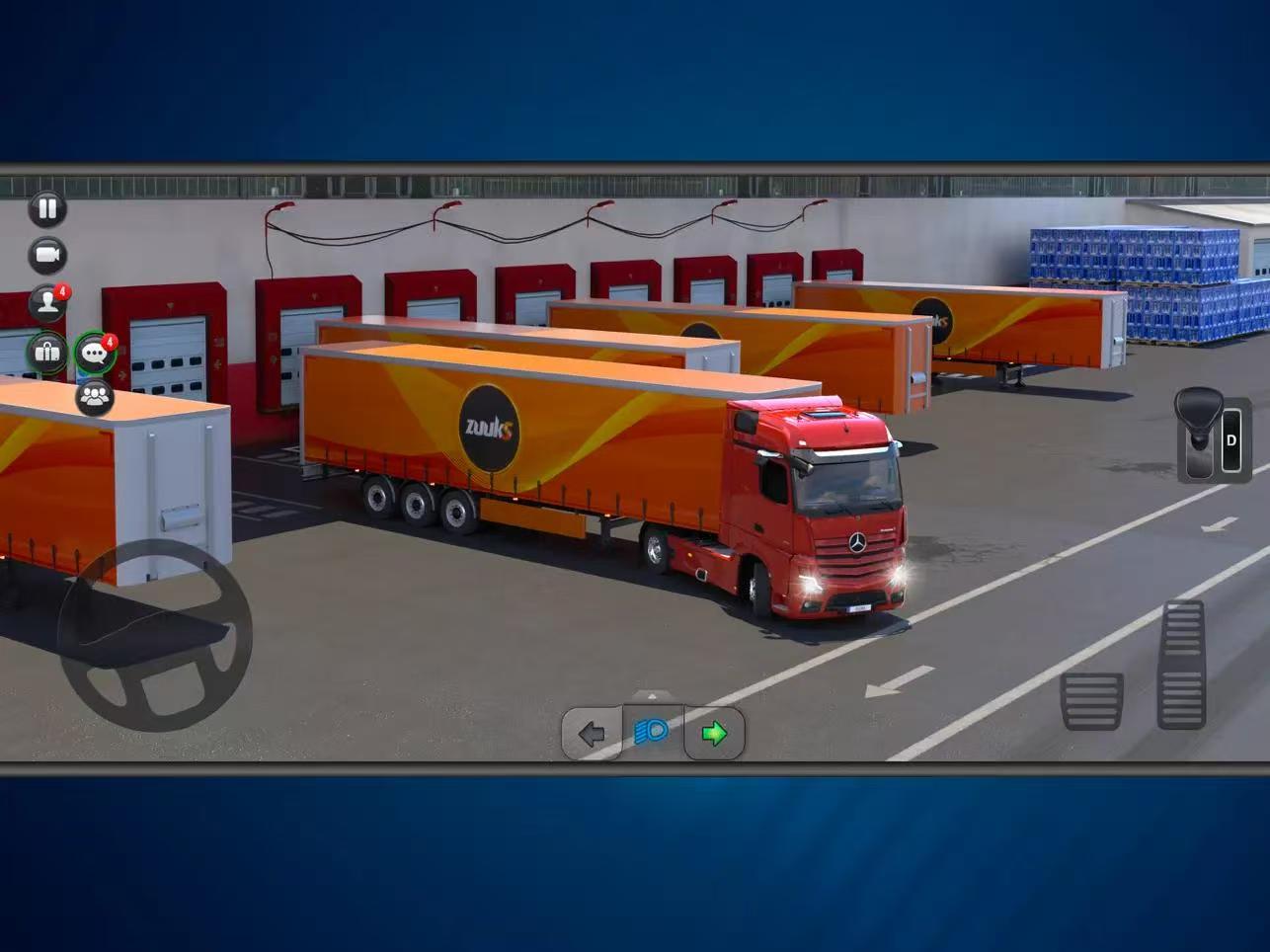This screenshot has width=1270, height=952.
Task: Select the D drive mode indicator
Action: click(1230, 439)
